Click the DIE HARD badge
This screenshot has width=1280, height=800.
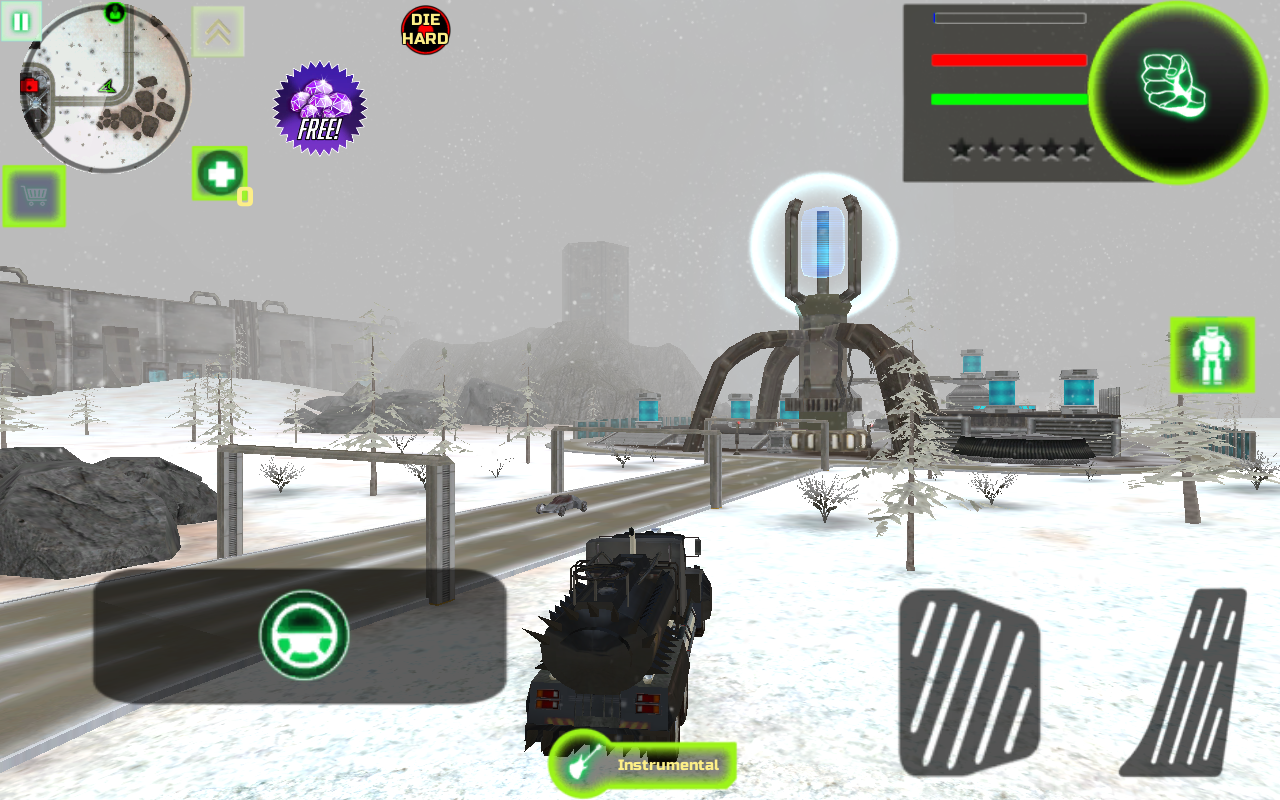pos(425,29)
